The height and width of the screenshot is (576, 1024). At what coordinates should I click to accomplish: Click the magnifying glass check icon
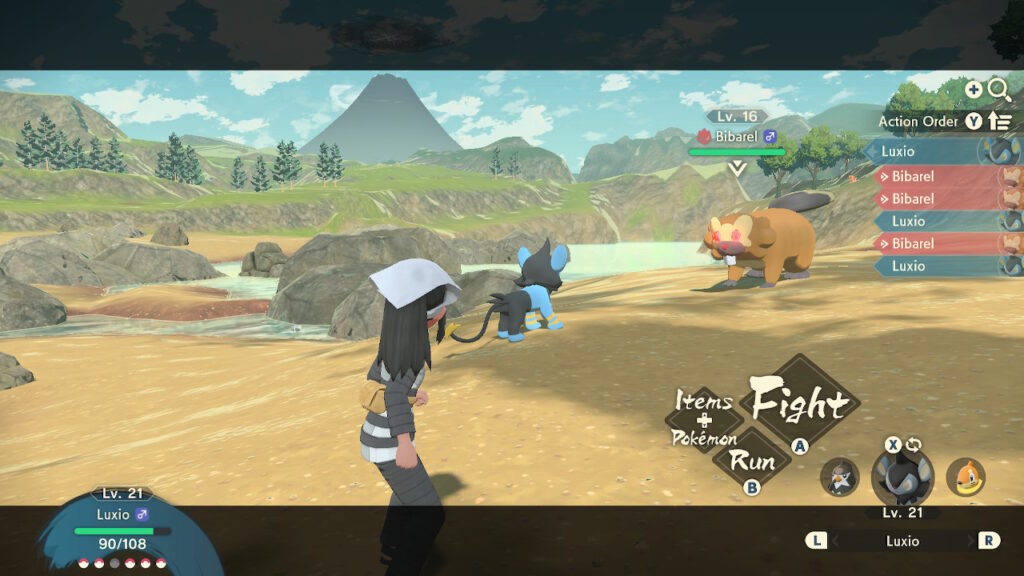coord(998,90)
